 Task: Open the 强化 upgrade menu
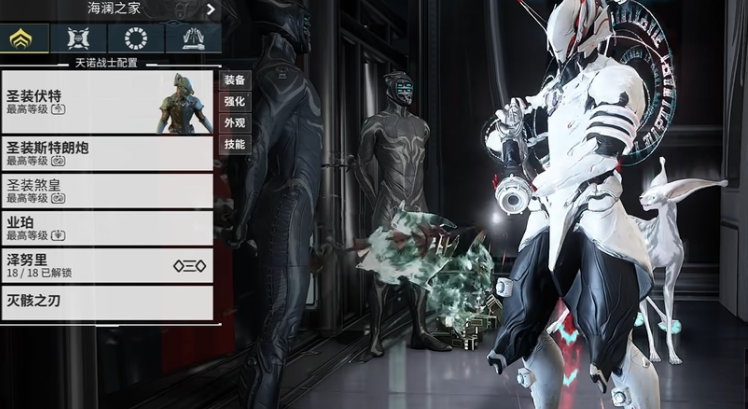(234, 101)
